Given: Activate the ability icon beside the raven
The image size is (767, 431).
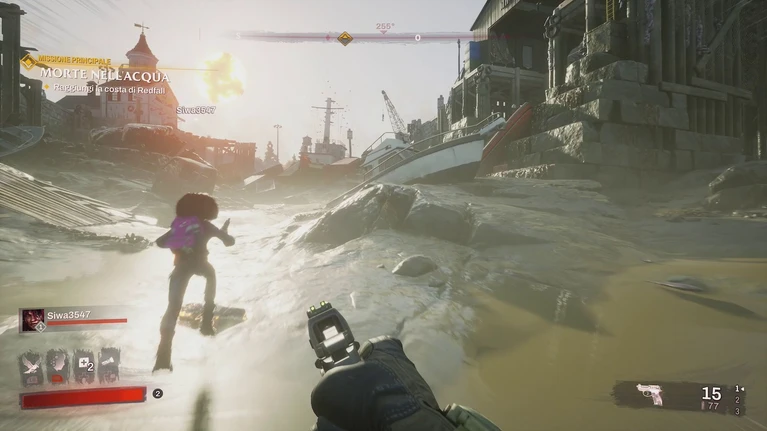Looking at the screenshot, I should pos(58,365).
